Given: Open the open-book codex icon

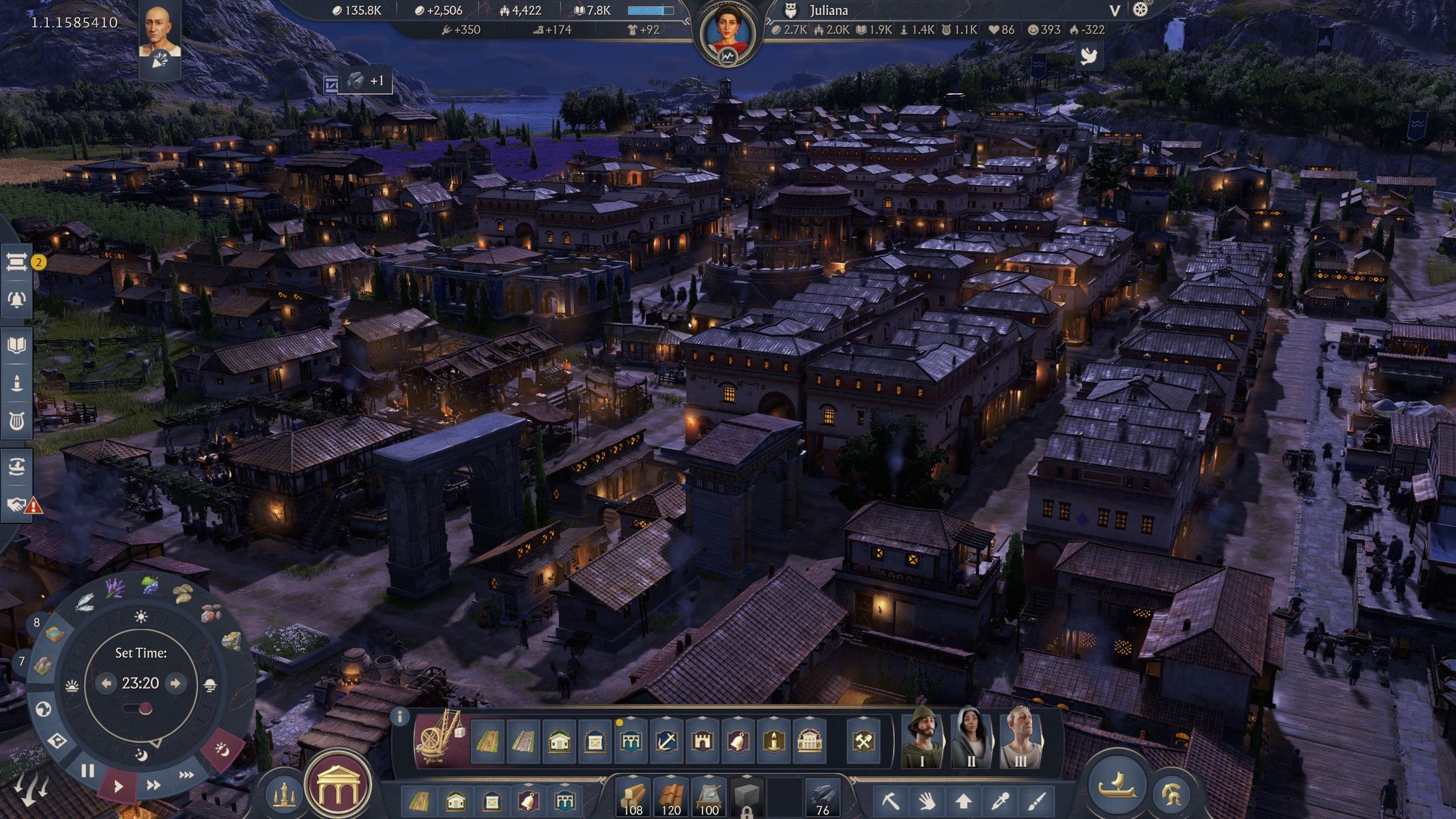Looking at the screenshot, I should coord(16,345).
